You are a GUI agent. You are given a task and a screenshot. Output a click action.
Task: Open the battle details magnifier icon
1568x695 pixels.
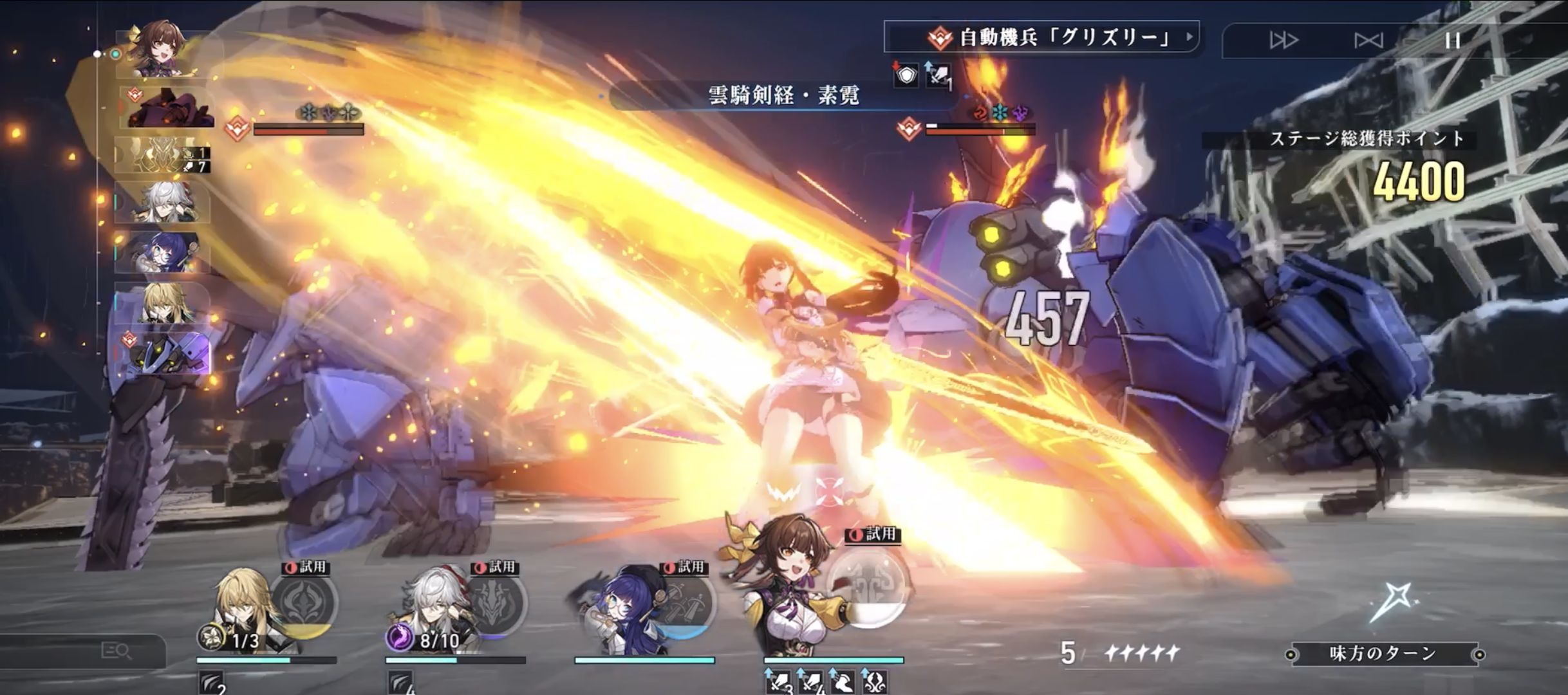(117, 651)
